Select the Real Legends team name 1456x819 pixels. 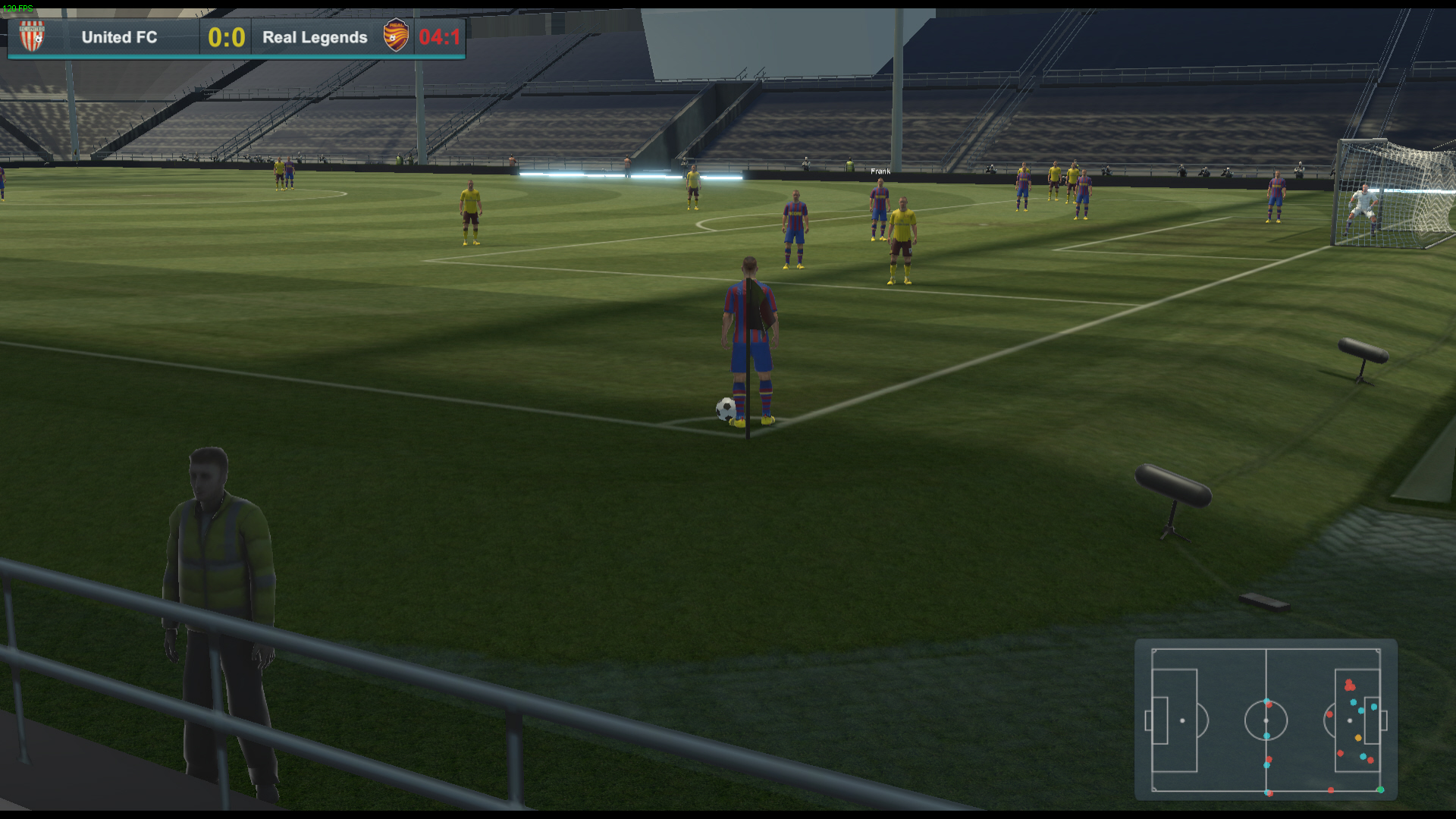point(314,36)
